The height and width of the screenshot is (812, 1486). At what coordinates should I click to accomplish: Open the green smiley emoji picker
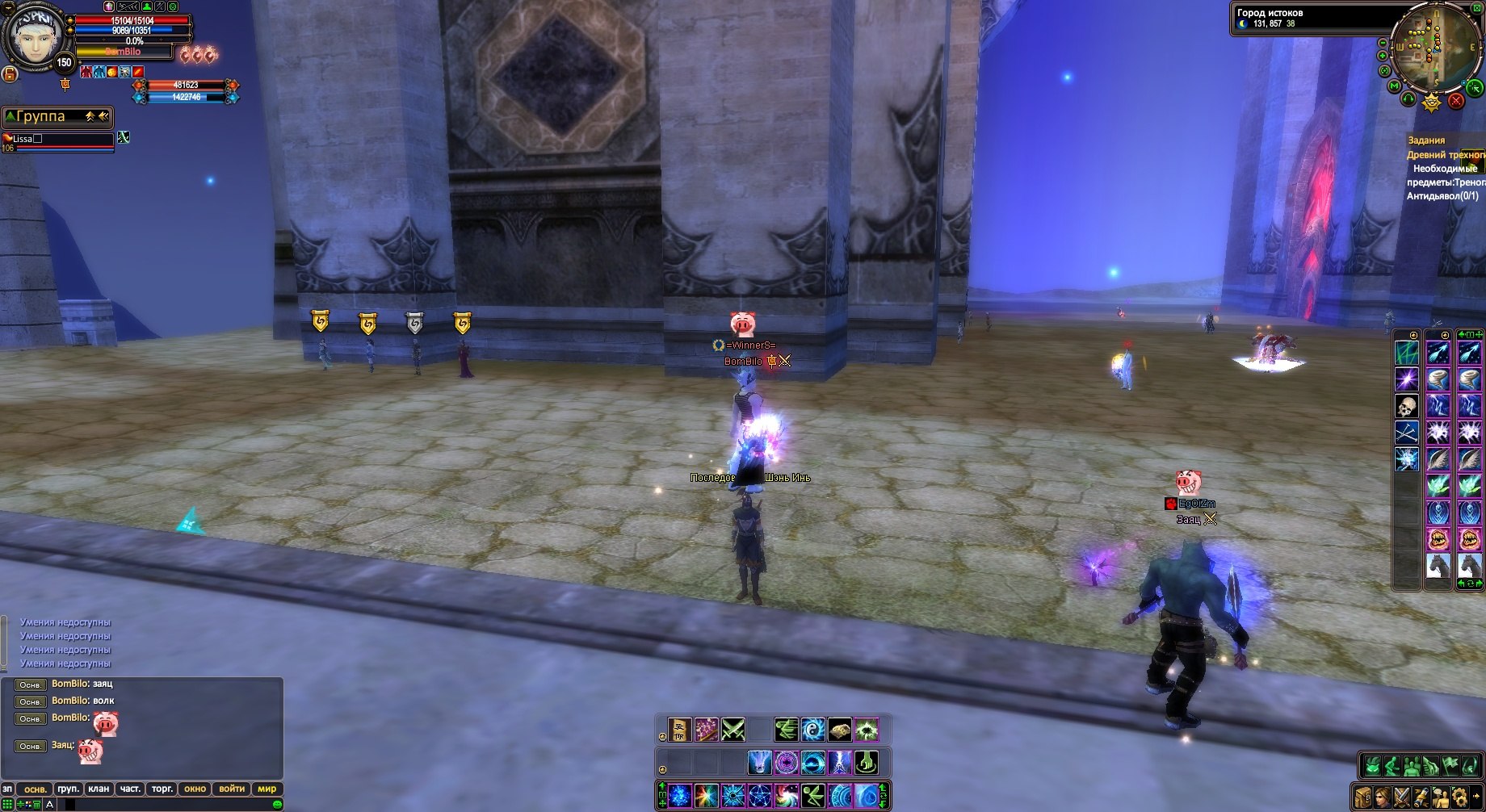(x=277, y=805)
